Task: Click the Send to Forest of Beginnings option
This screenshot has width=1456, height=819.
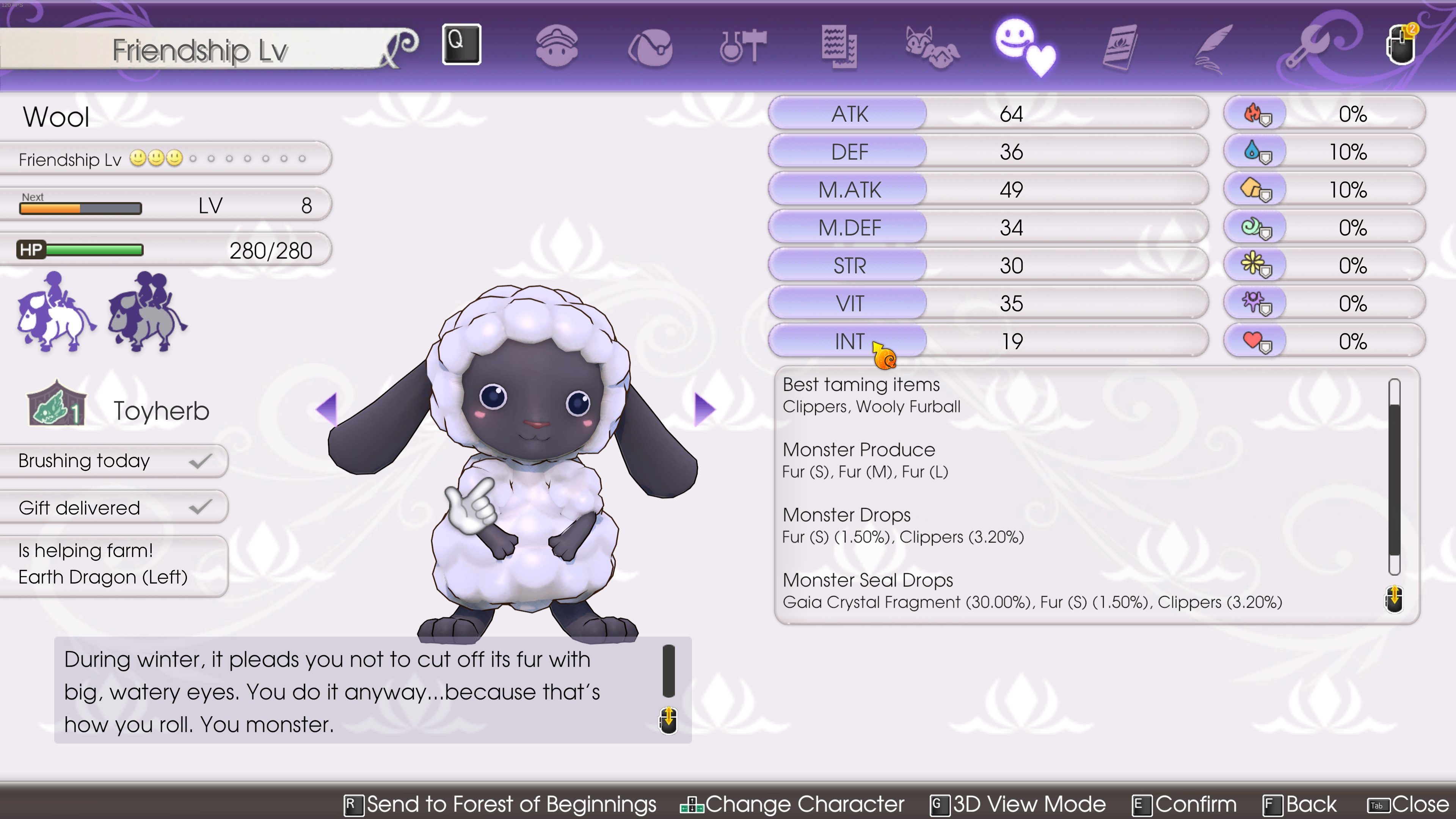Action: [x=501, y=804]
